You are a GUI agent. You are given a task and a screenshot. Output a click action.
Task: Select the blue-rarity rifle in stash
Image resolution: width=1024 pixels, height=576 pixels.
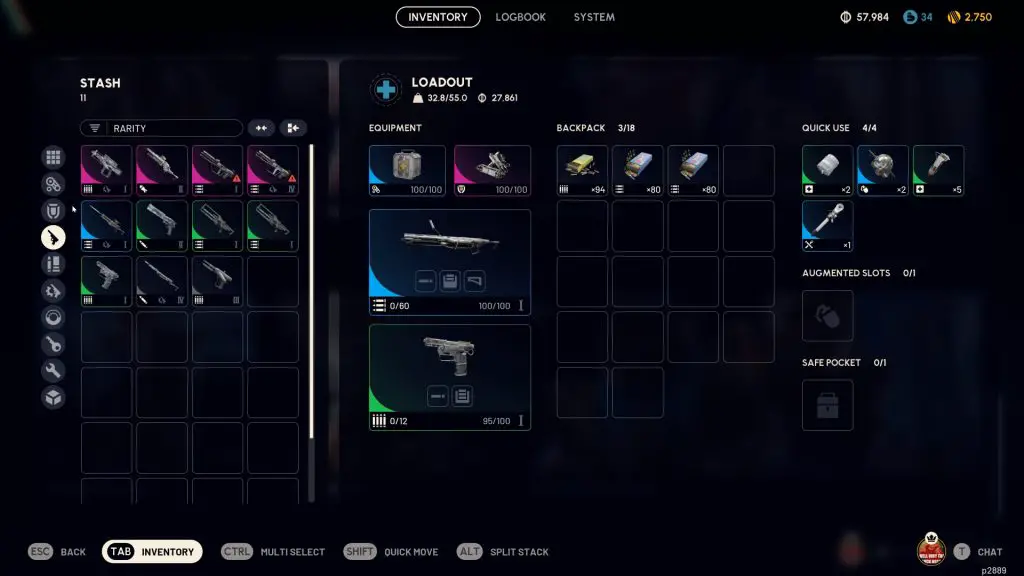tap(106, 226)
